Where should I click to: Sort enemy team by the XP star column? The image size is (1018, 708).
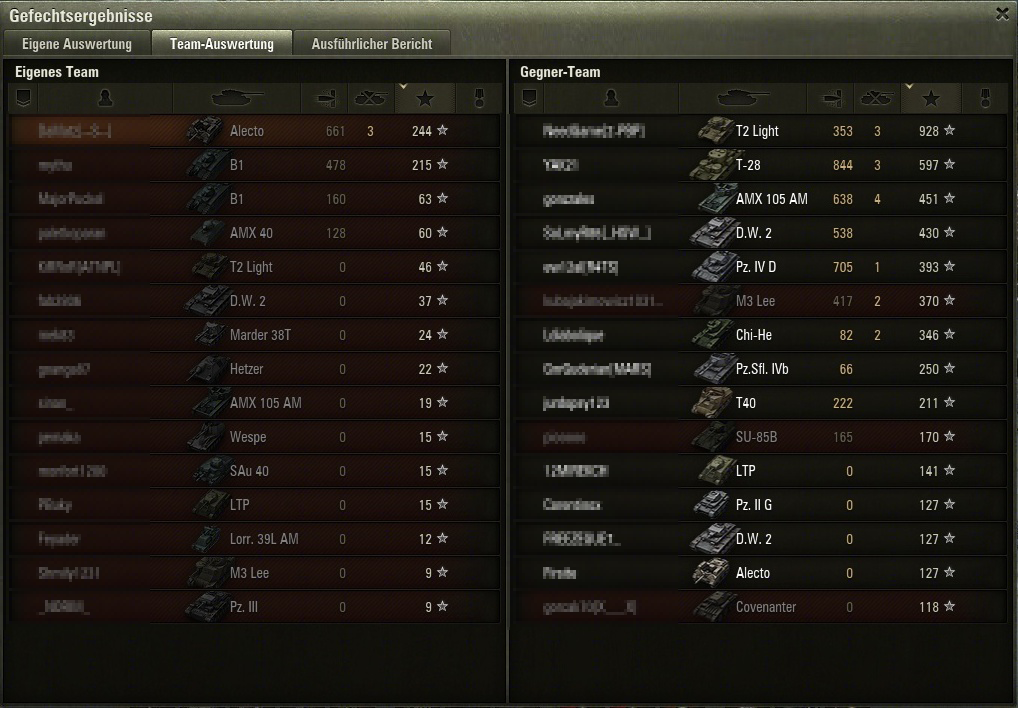931,98
